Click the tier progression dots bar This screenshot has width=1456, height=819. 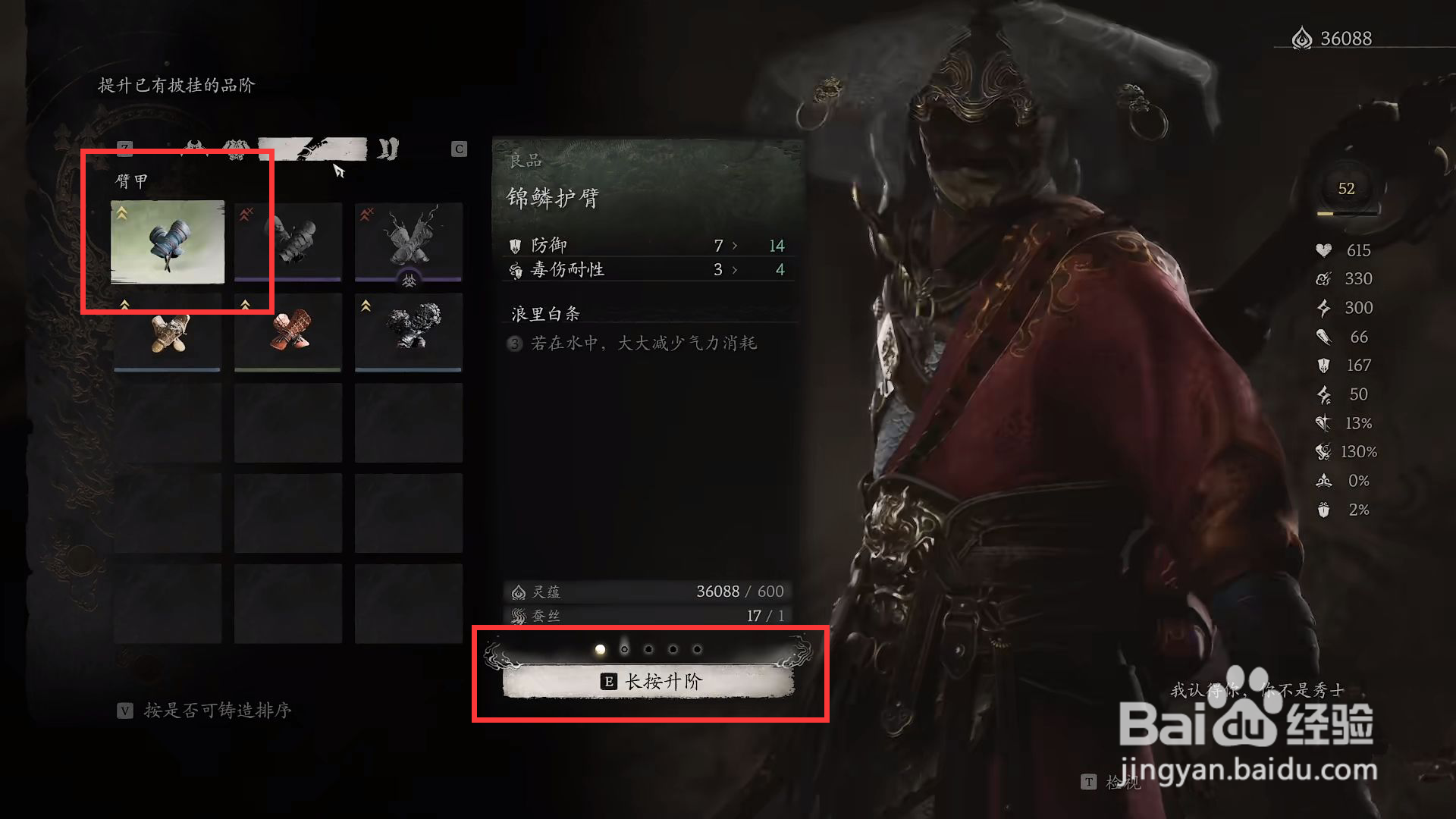pos(648,649)
